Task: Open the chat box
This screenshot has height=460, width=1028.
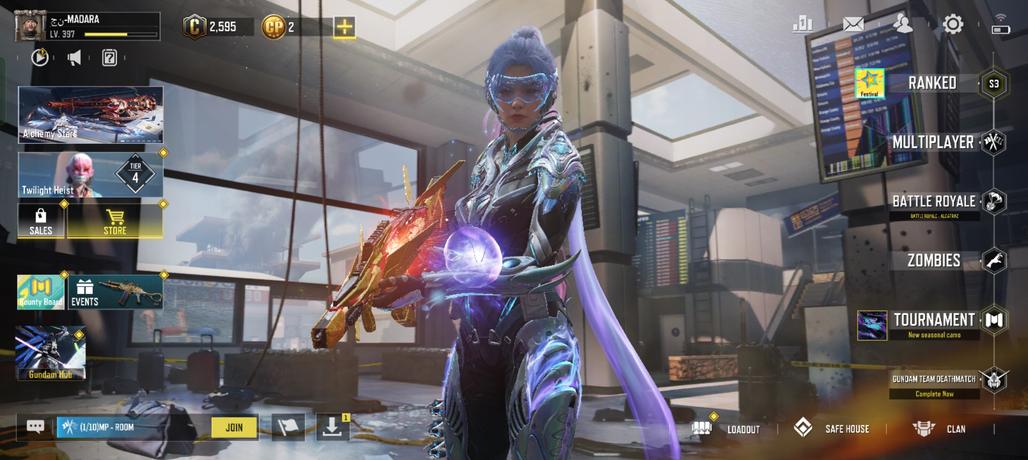Action: click(x=35, y=427)
